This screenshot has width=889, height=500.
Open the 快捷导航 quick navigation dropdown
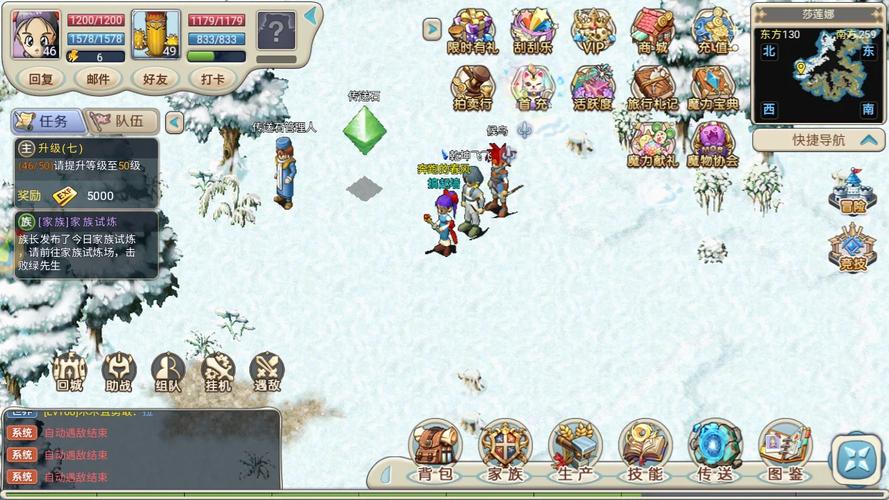click(x=818, y=140)
